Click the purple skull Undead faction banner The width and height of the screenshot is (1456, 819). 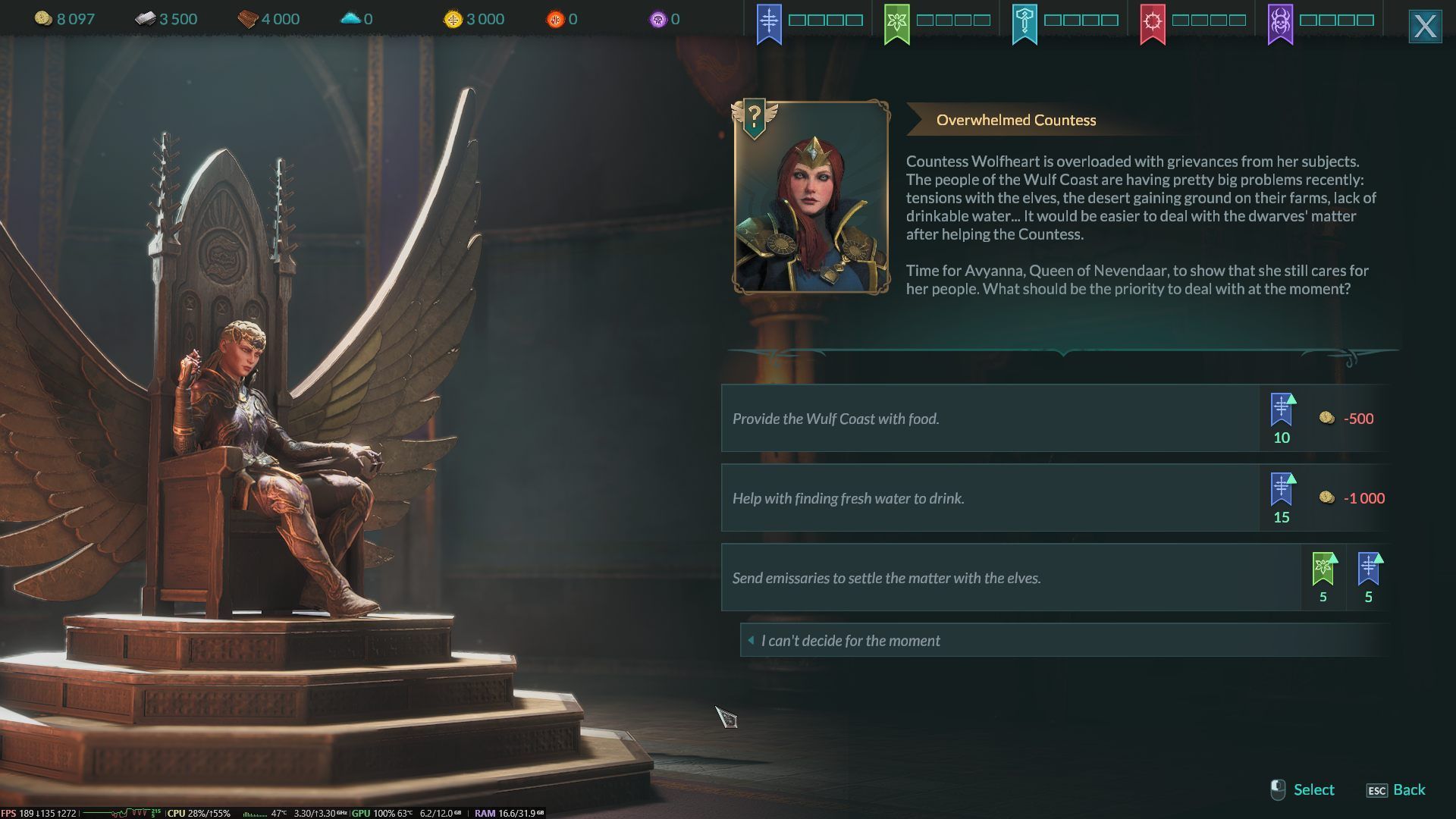[1280, 23]
